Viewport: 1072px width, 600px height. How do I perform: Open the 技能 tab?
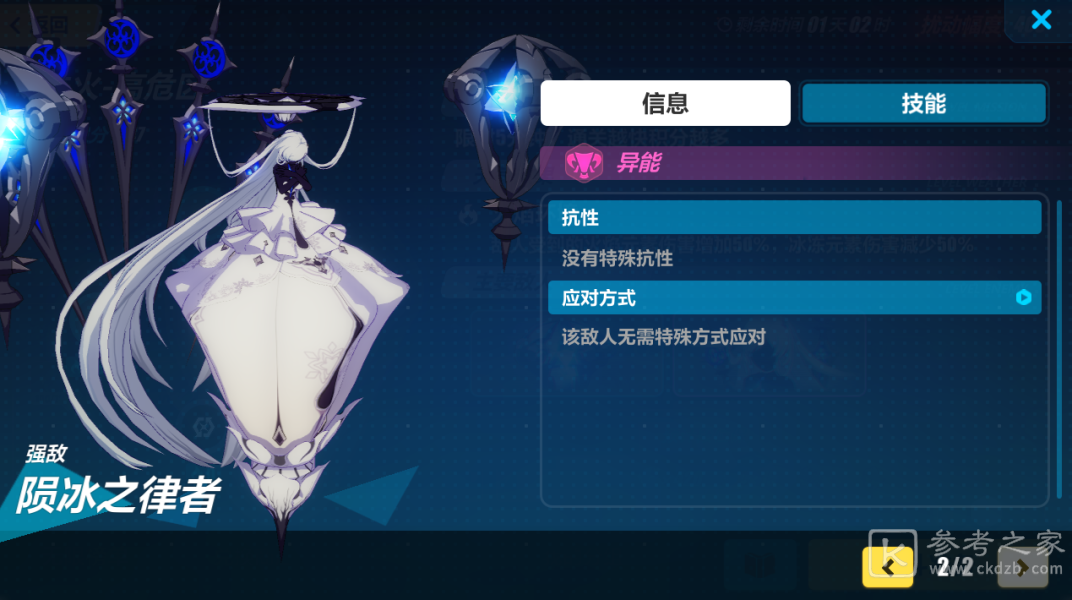point(923,103)
